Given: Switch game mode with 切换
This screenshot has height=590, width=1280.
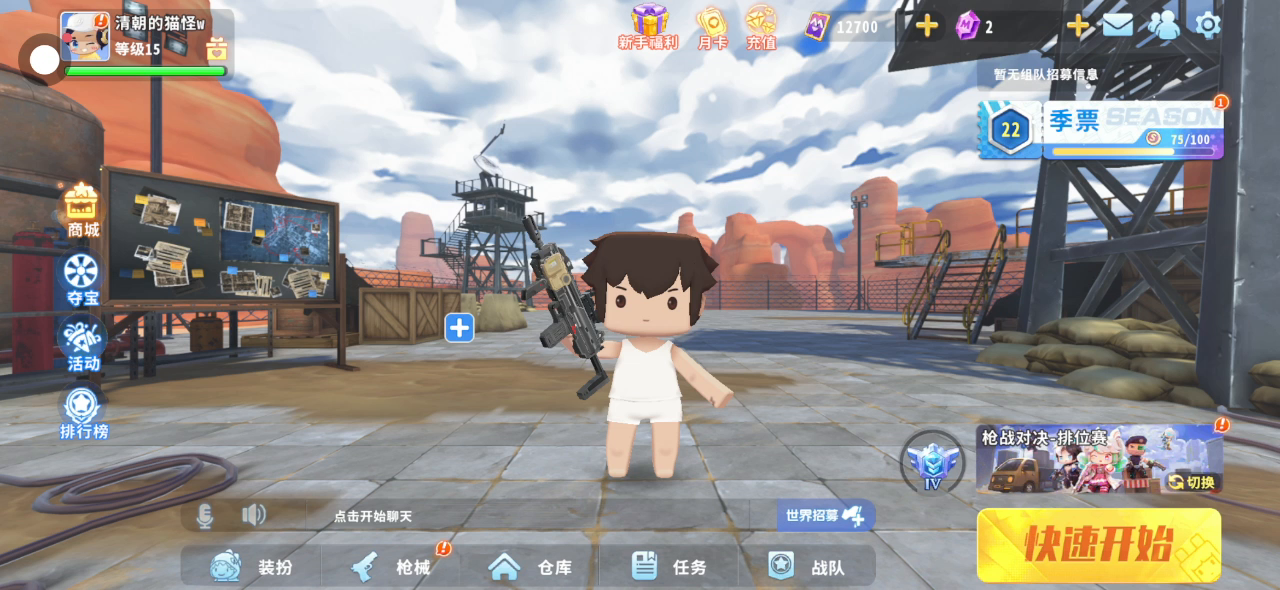Looking at the screenshot, I should pyautogui.click(x=1193, y=482).
